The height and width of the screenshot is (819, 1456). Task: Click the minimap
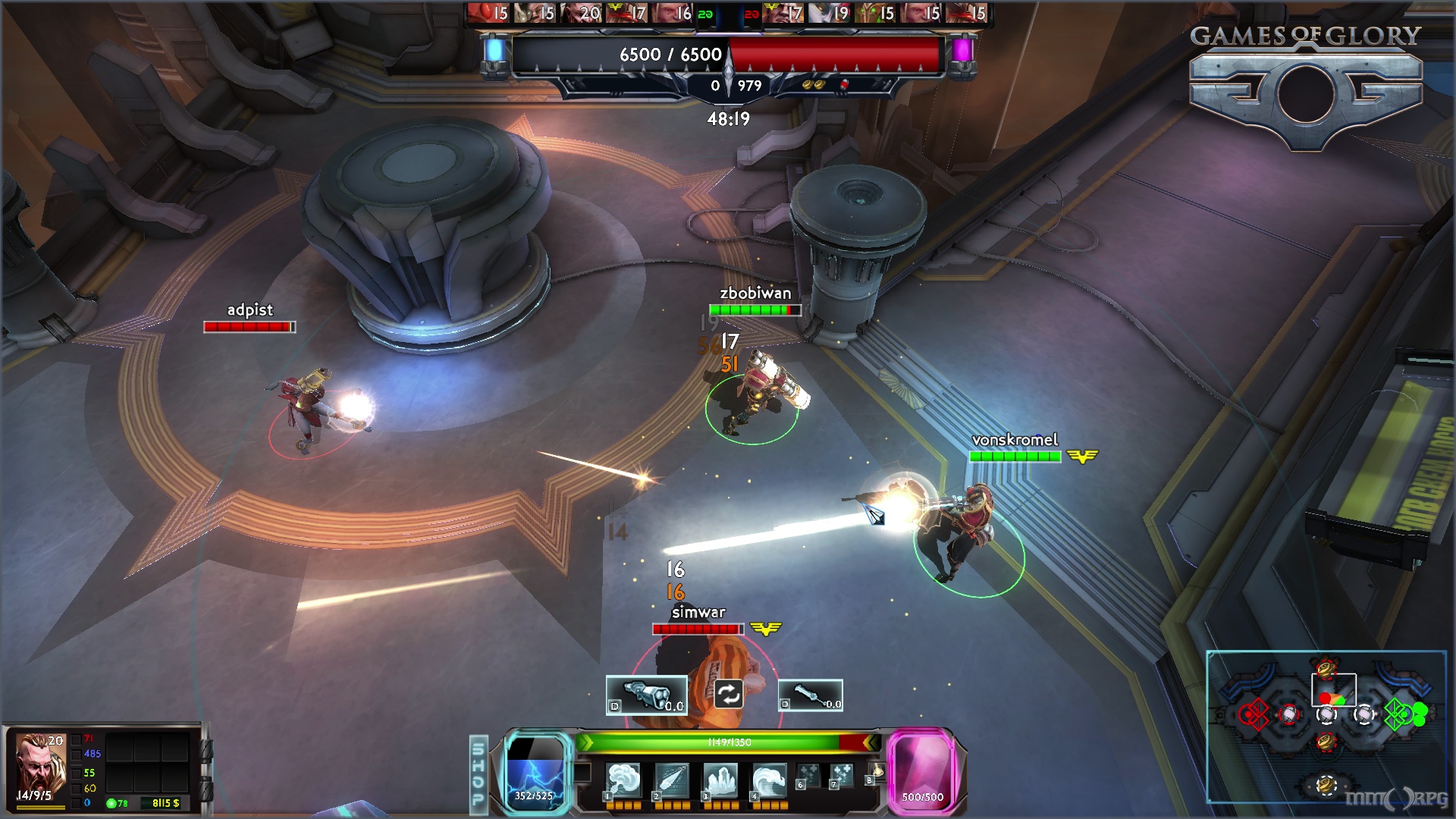(1326, 726)
